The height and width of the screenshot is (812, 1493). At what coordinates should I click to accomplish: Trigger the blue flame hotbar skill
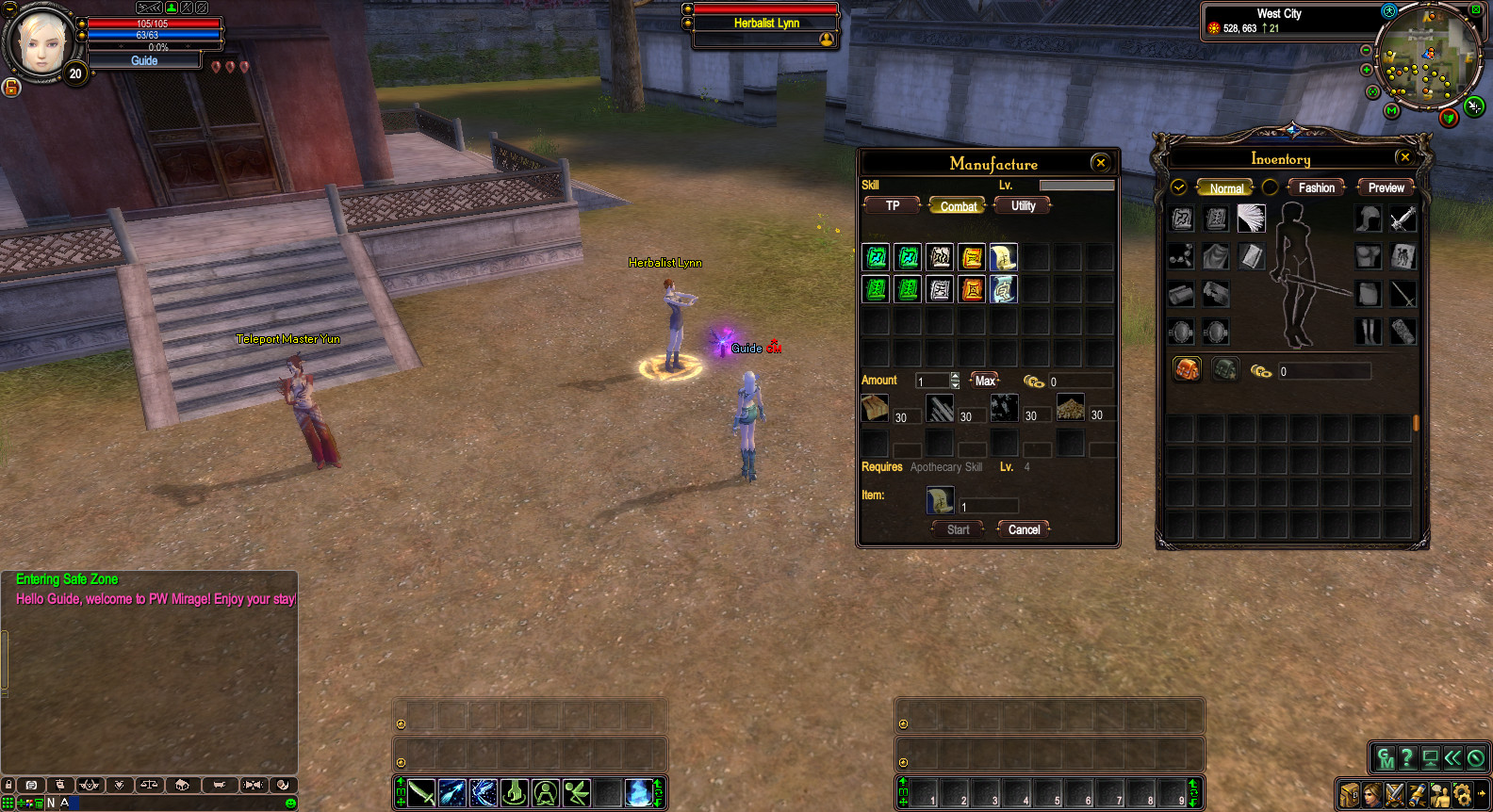pos(638,793)
